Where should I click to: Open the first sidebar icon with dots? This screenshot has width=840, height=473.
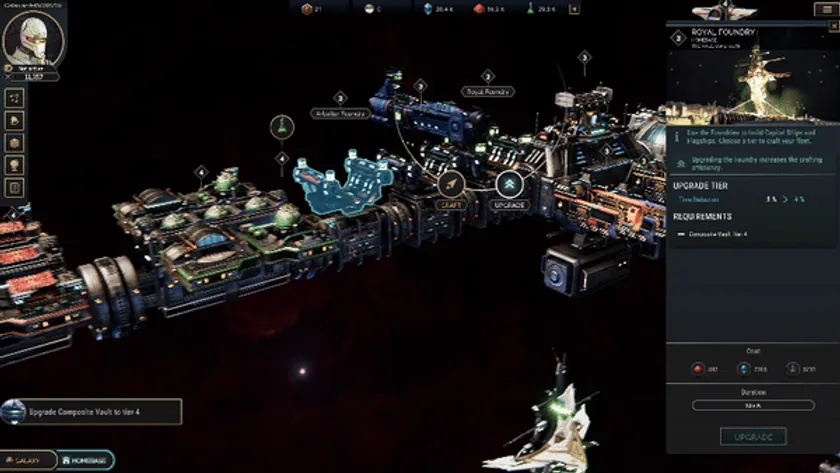[15, 98]
